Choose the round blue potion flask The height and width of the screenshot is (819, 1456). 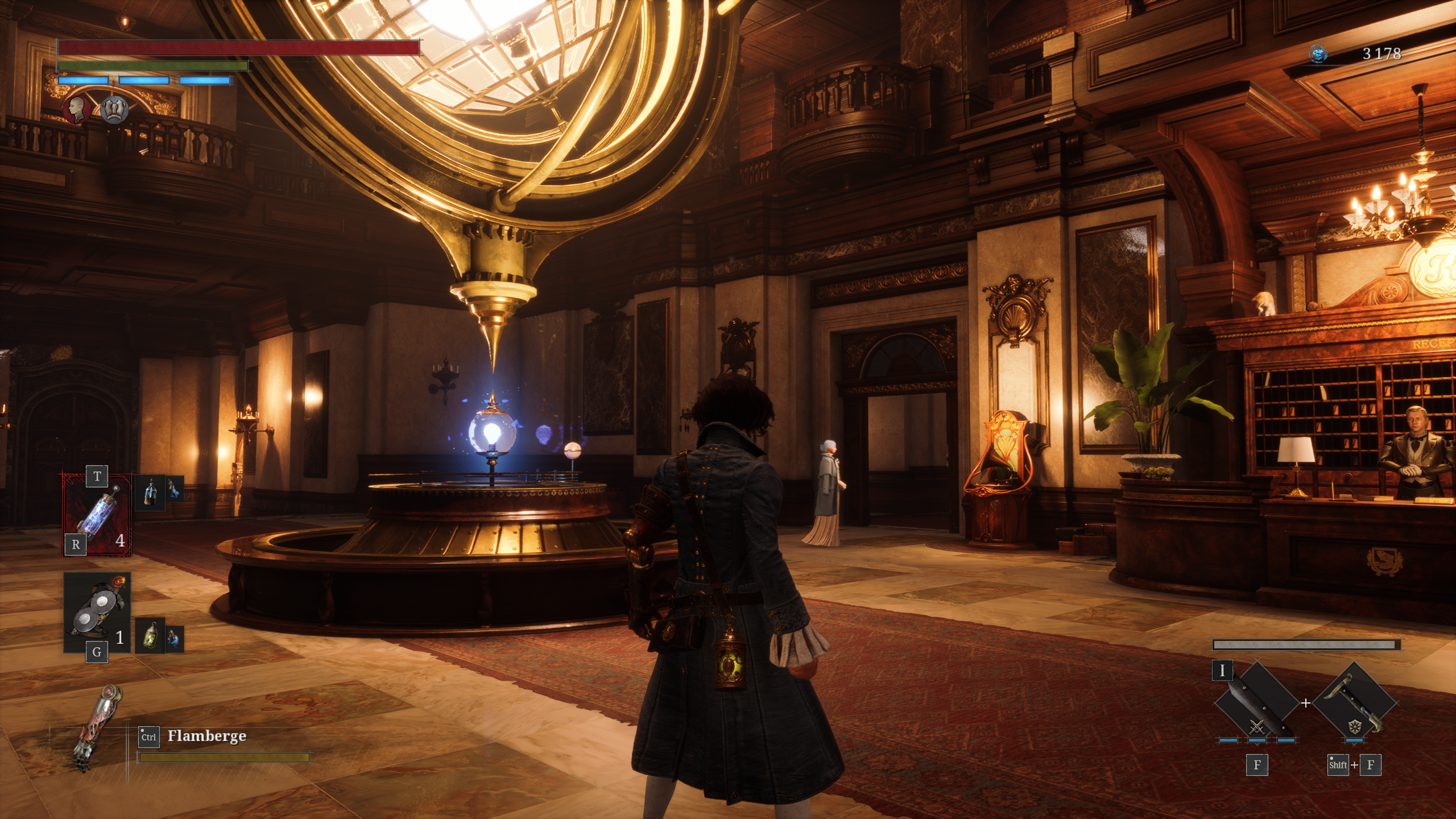coord(175,639)
